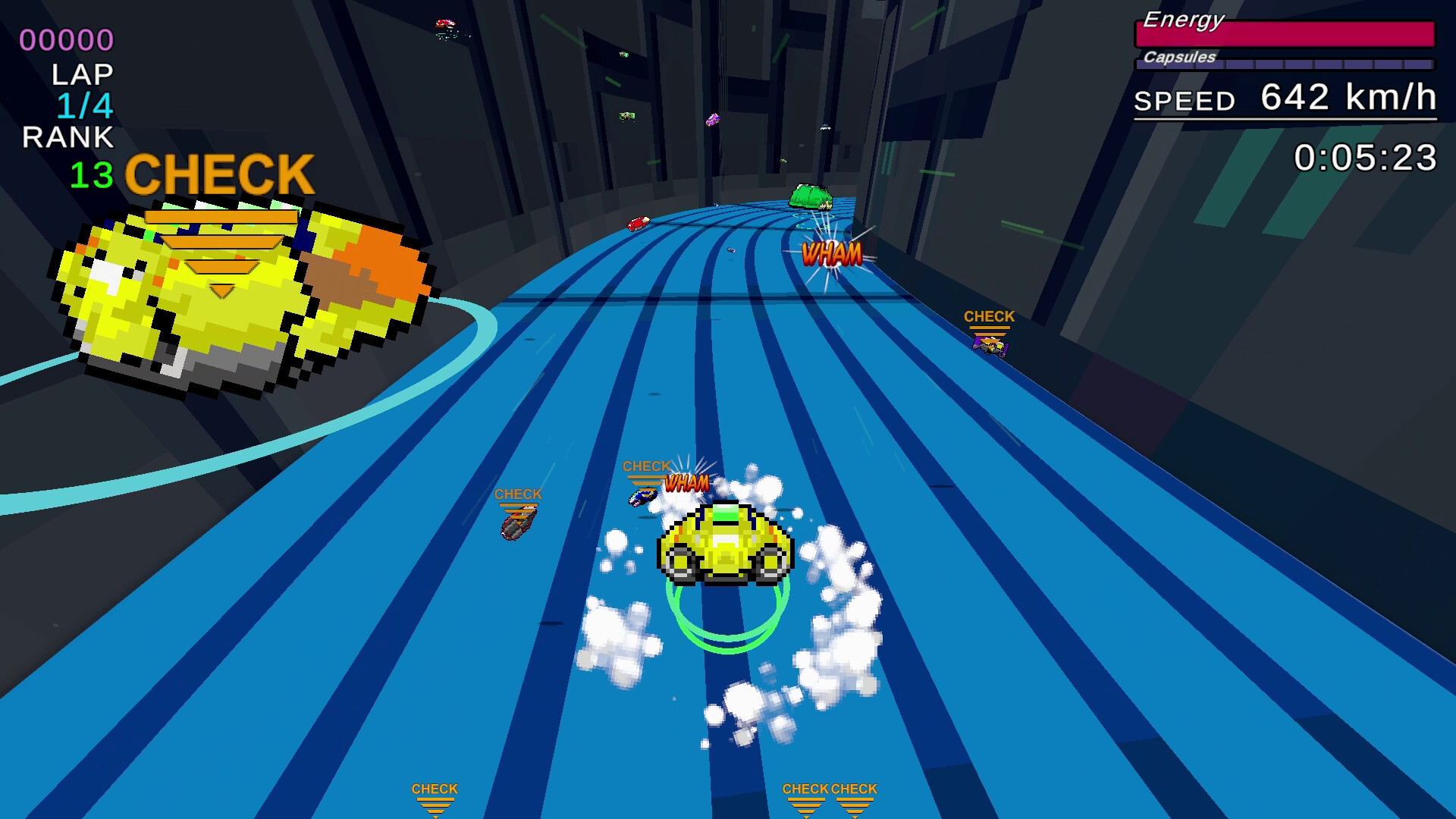Click the WHAM collision burst upper right
This screenshot has width=1456, height=819.
coord(830,254)
